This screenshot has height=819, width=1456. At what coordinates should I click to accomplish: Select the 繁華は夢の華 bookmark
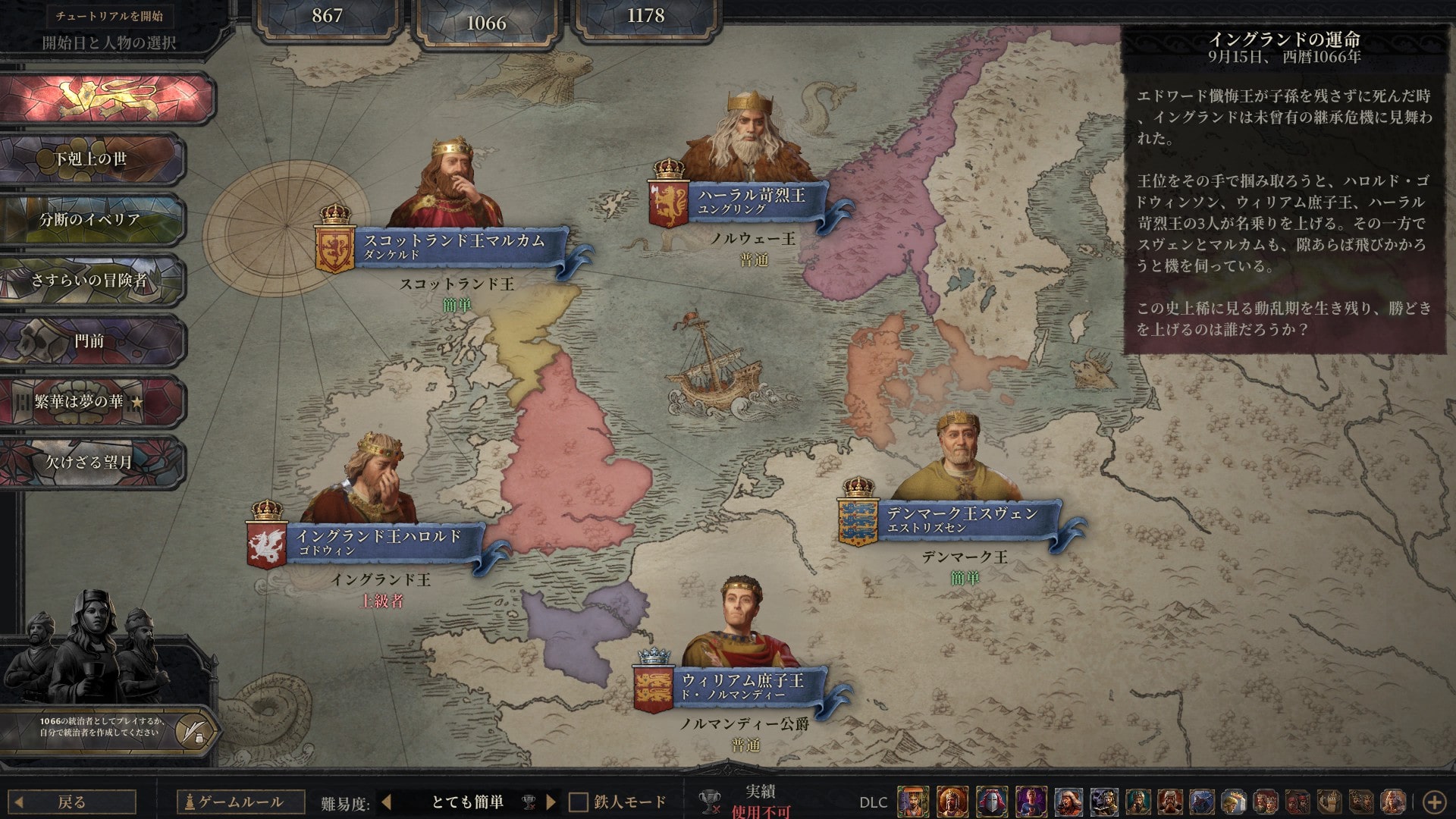[91, 402]
